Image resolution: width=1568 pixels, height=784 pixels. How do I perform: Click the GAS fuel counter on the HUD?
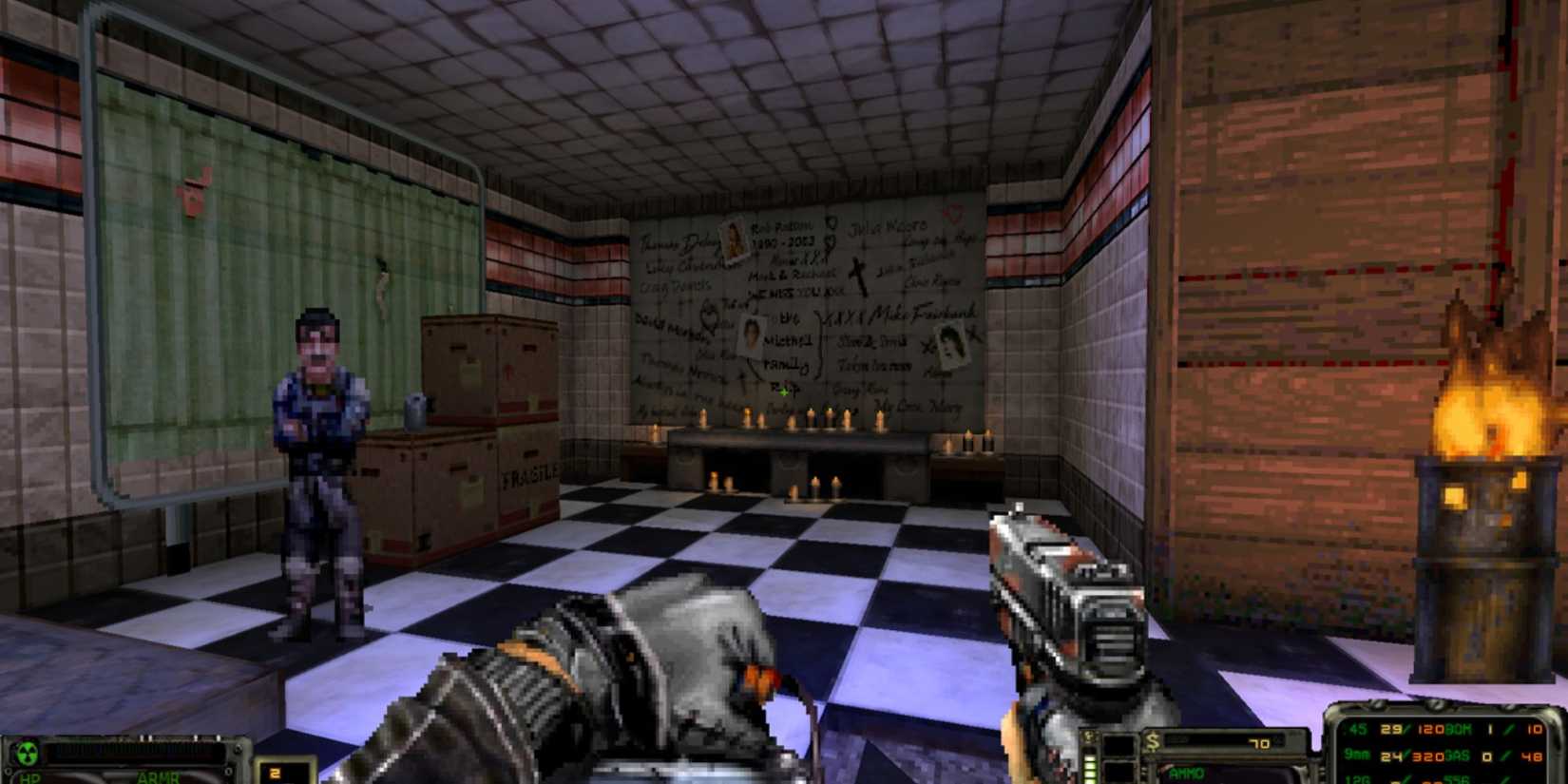[1460, 755]
